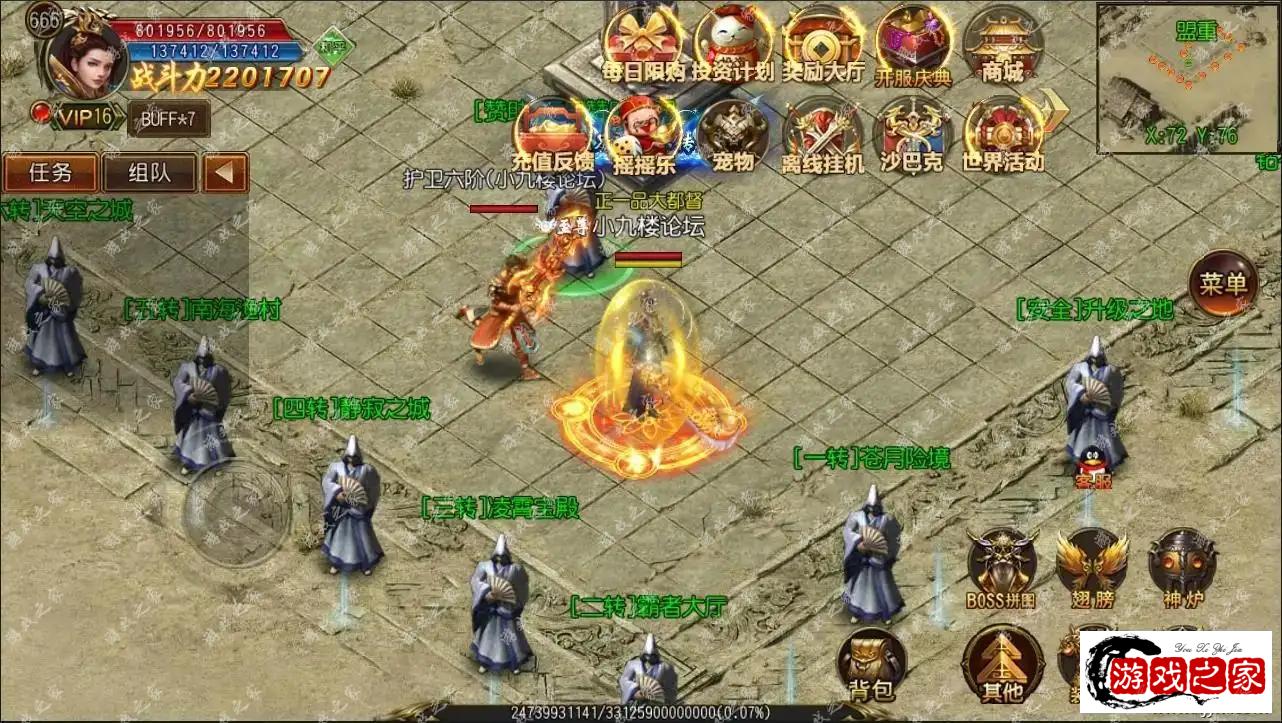Image resolution: width=1282 pixels, height=723 pixels.
Task: Open the 摇摇乐 dice event
Action: tap(643, 135)
